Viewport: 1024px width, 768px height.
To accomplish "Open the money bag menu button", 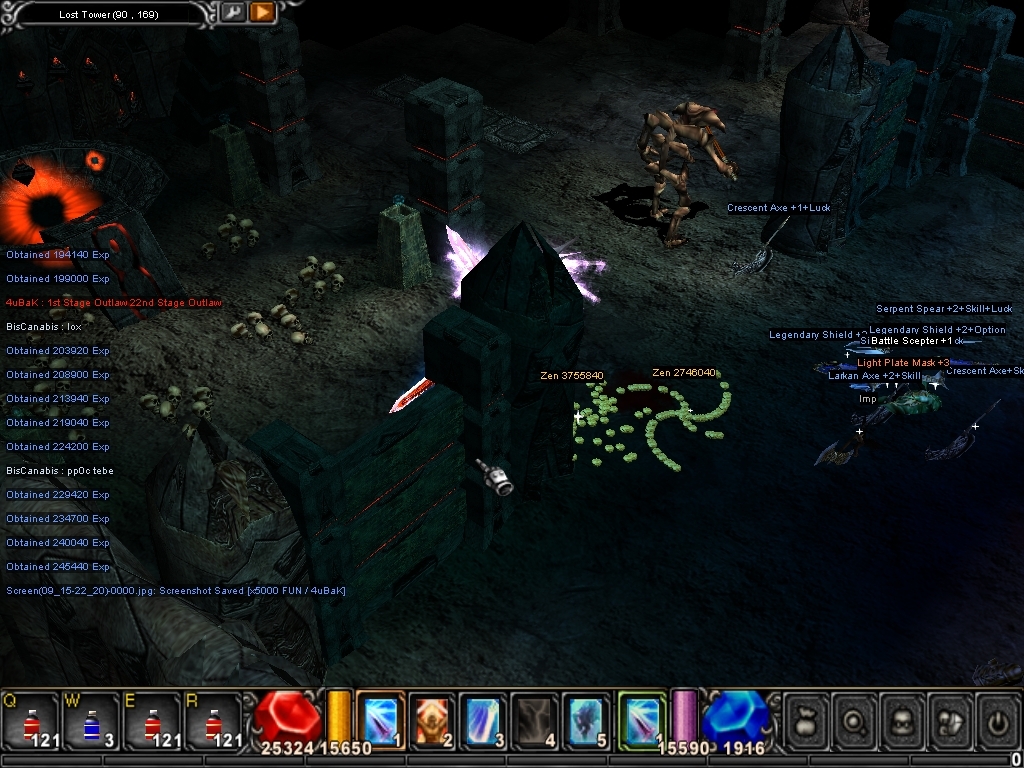I will [806, 720].
